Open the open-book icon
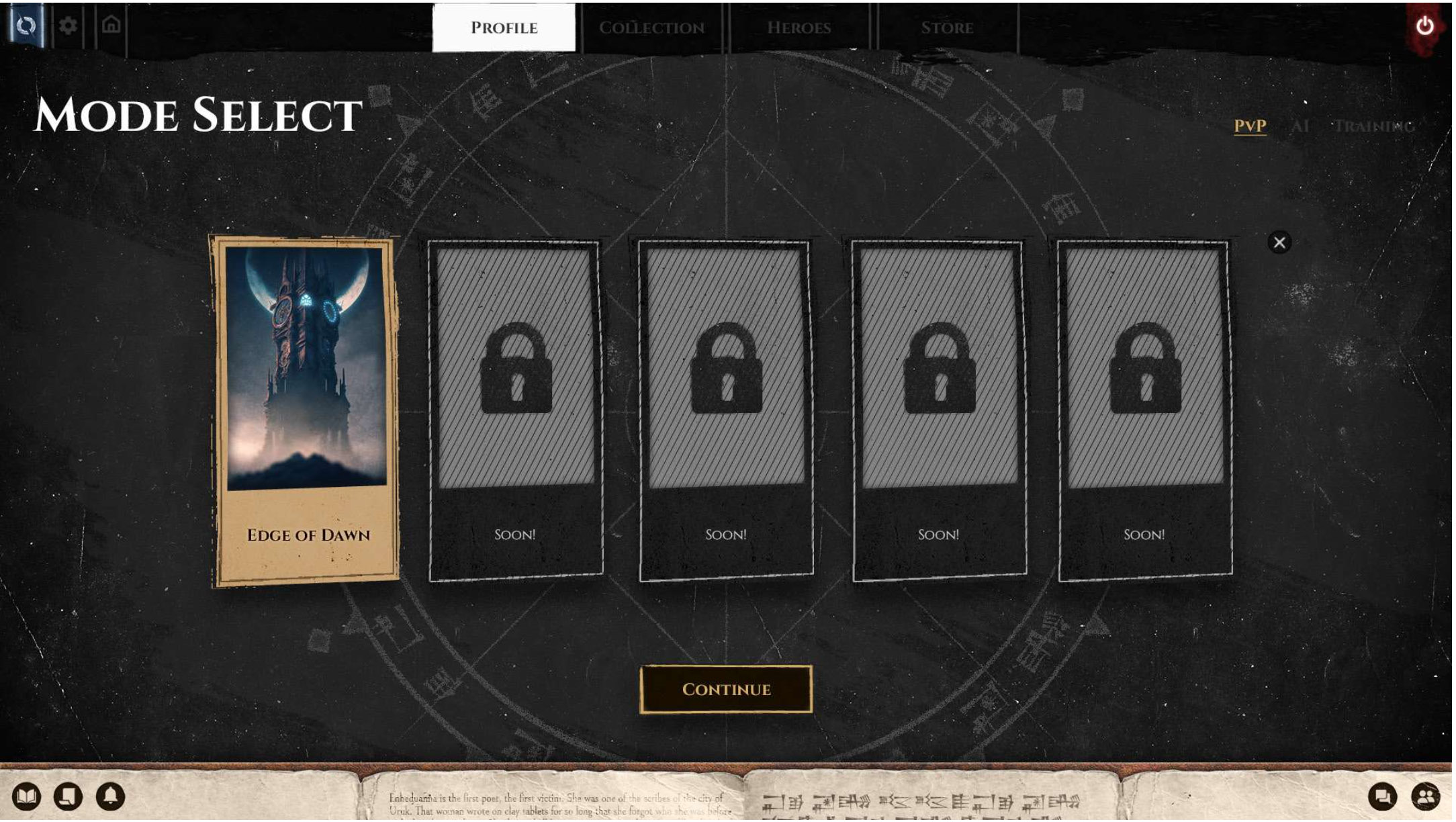This screenshot has width=1456, height=822. [26, 796]
